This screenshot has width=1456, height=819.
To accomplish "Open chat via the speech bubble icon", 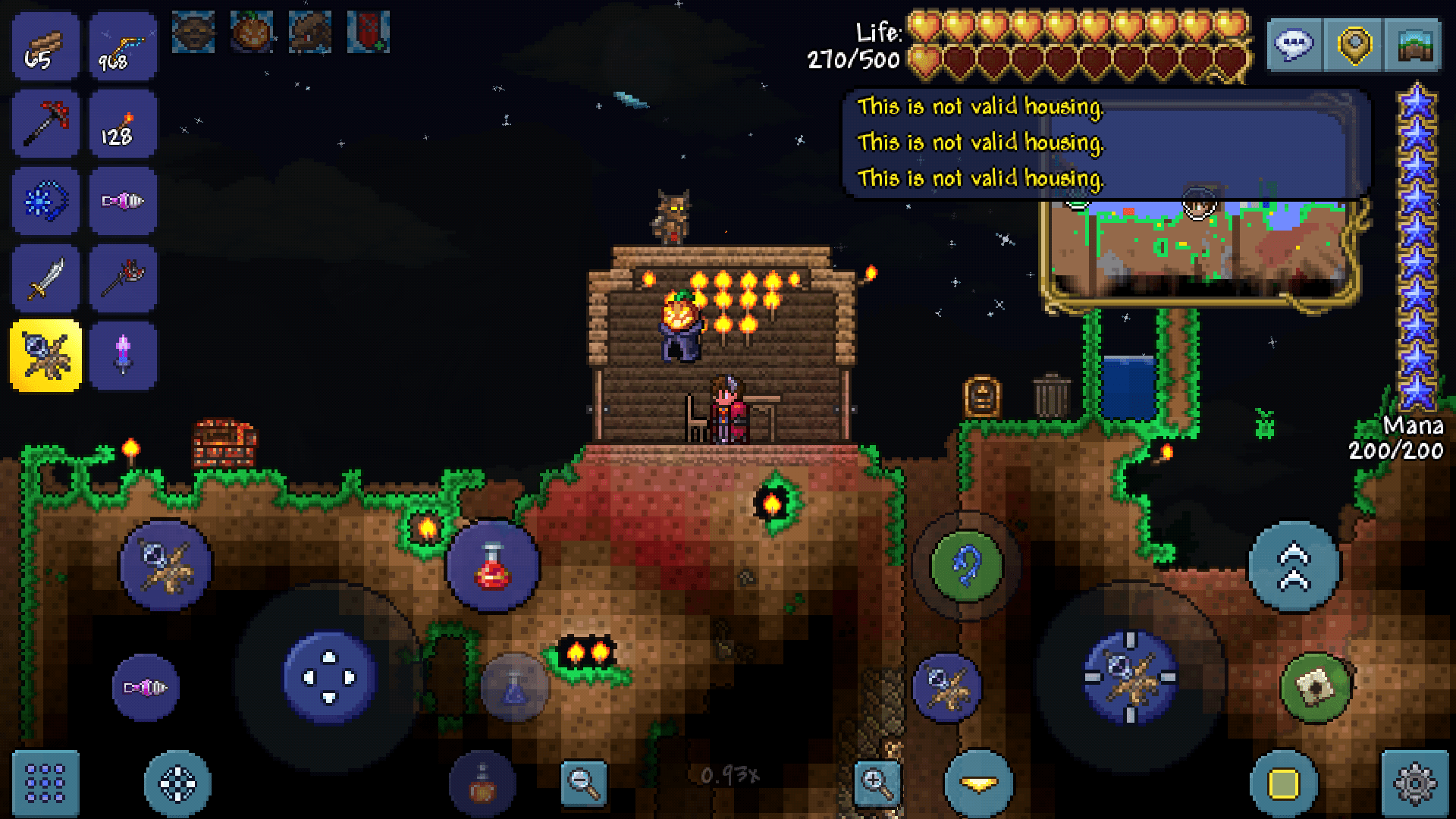I will 1294,45.
